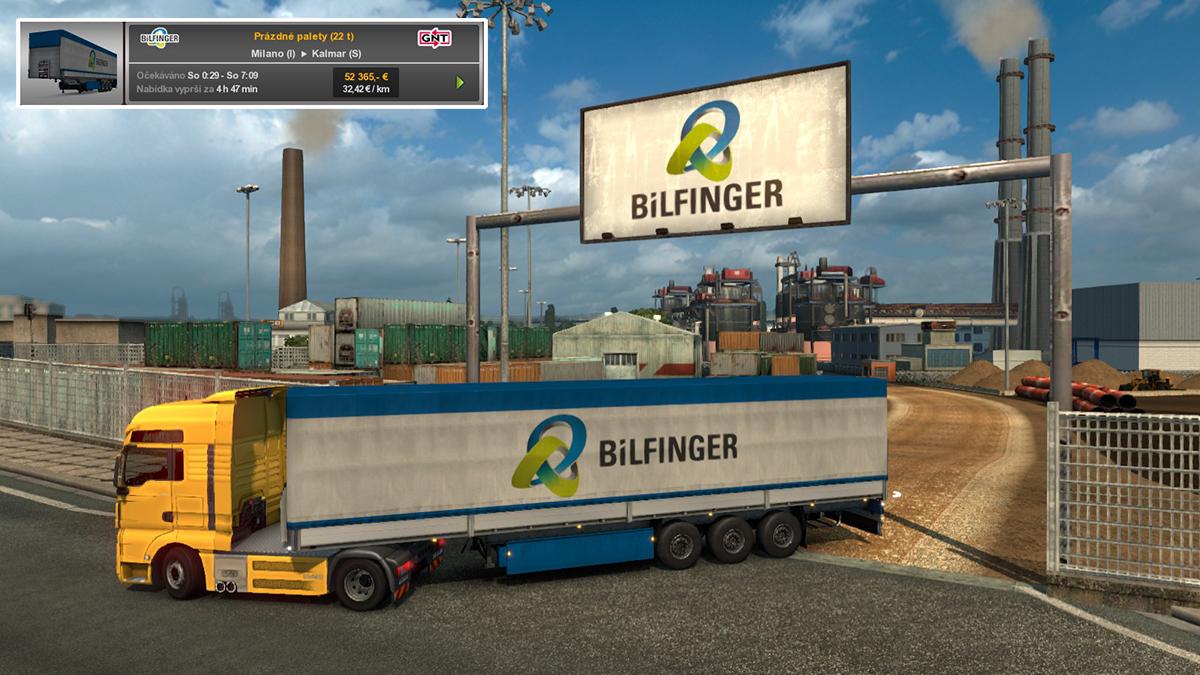Click the GNT company logo

pos(434,38)
